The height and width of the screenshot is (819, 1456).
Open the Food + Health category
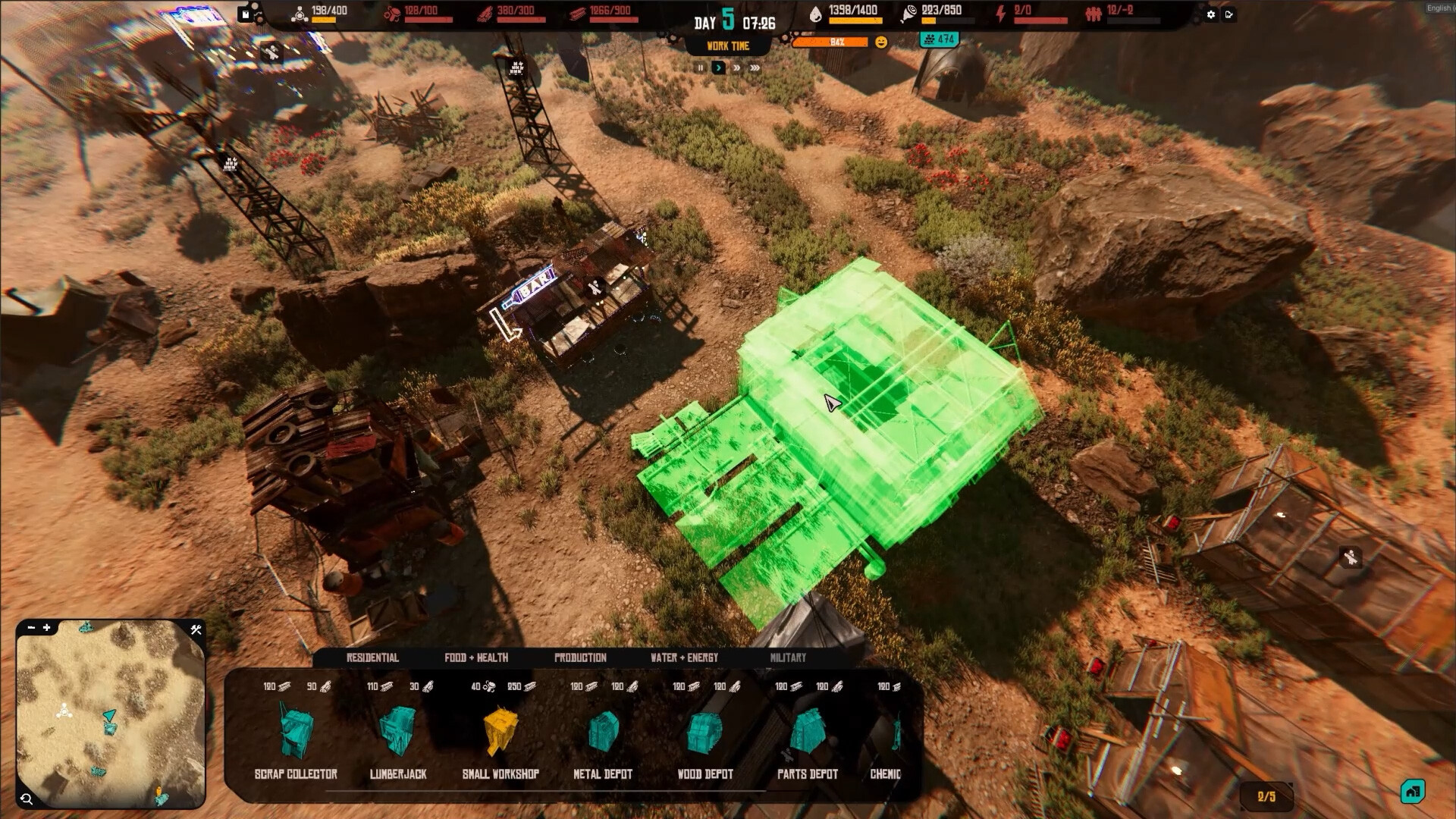click(x=476, y=658)
